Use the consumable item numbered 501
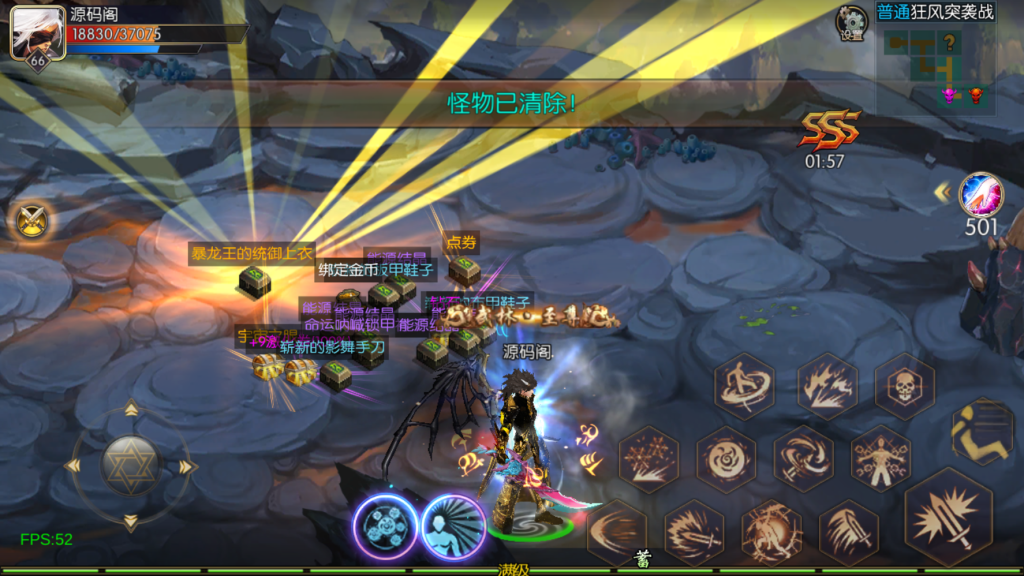 tap(981, 195)
